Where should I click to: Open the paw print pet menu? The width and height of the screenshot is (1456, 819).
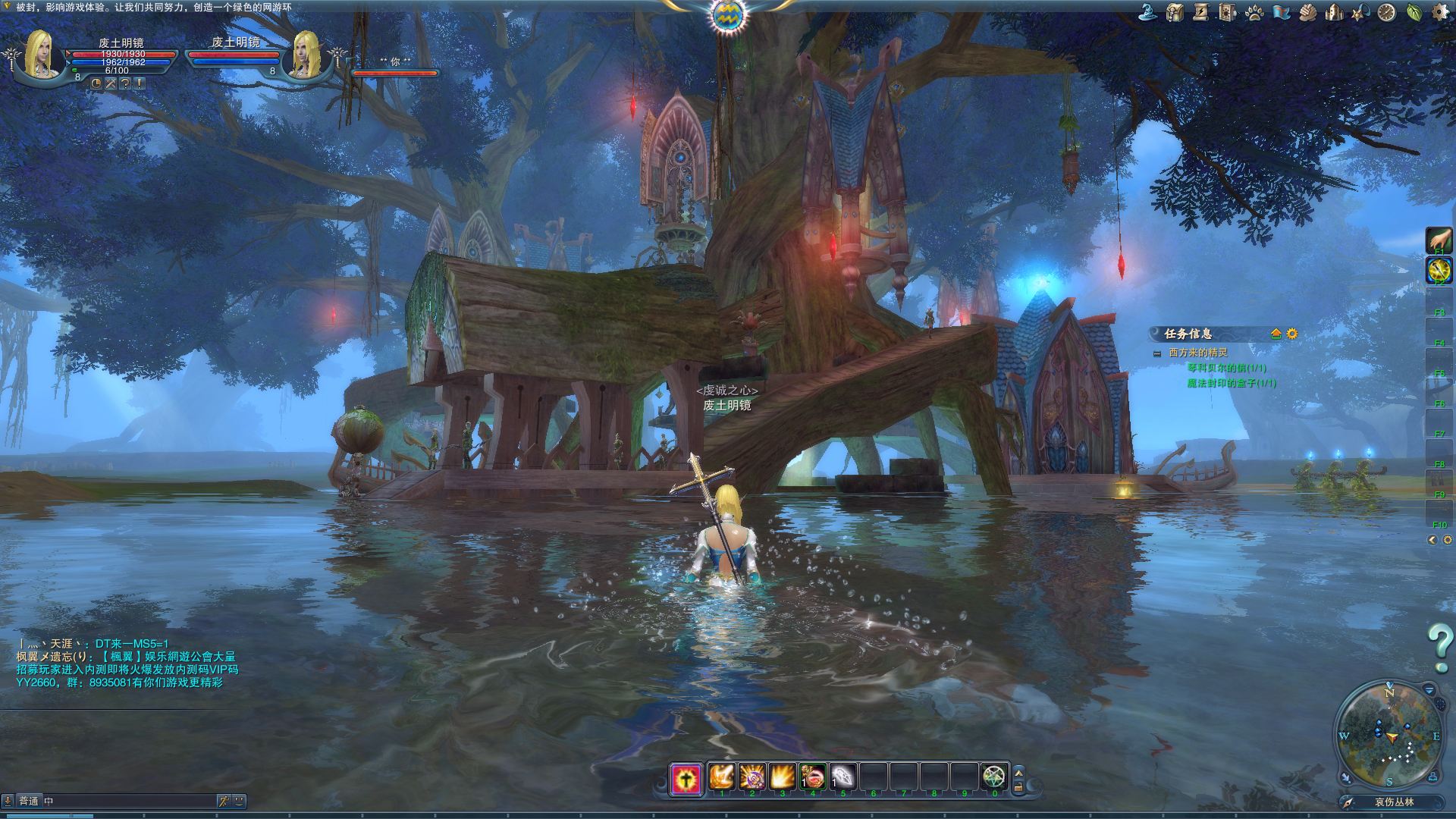point(1254,12)
